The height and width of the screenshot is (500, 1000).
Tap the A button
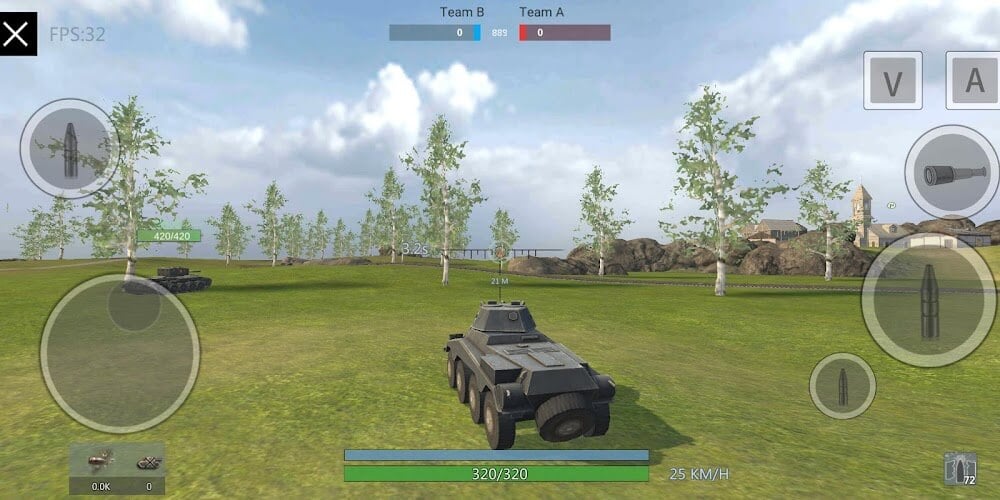point(973,81)
